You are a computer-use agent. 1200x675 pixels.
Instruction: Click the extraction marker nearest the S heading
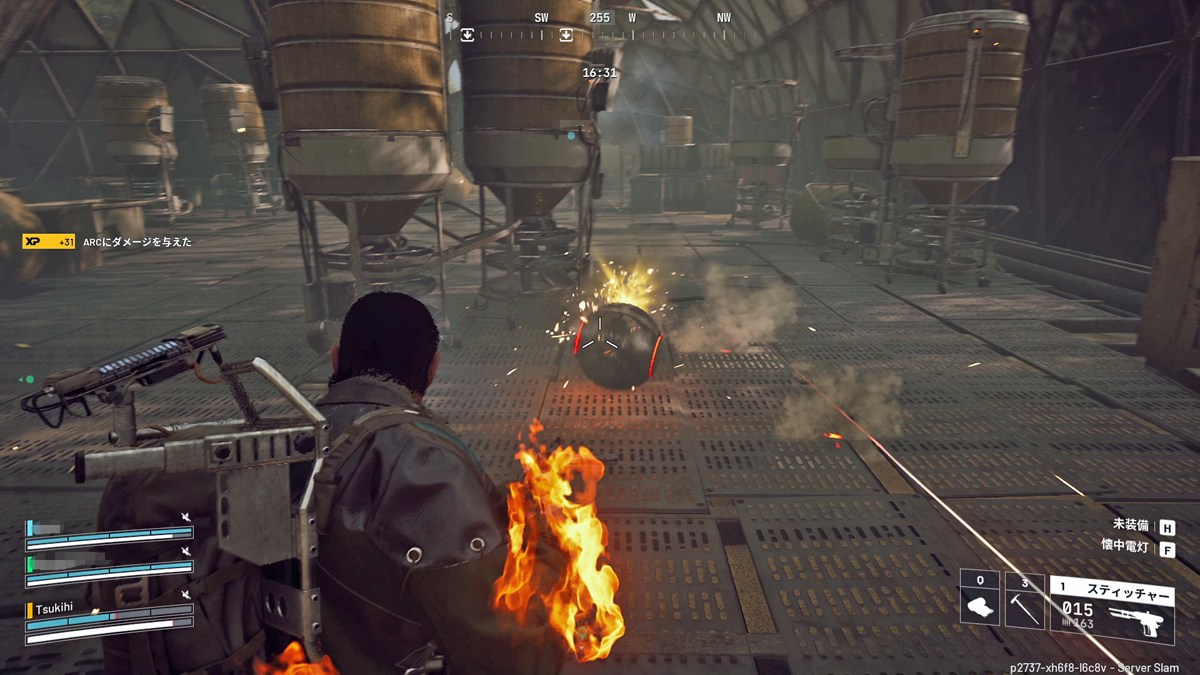[467, 35]
